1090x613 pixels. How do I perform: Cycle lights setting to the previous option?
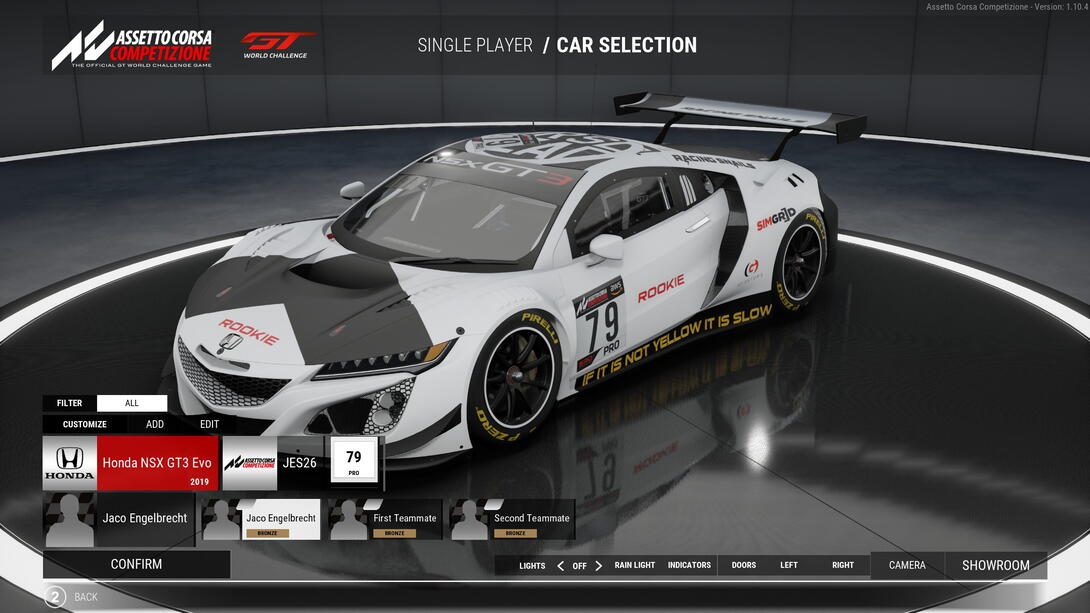pos(560,565)
